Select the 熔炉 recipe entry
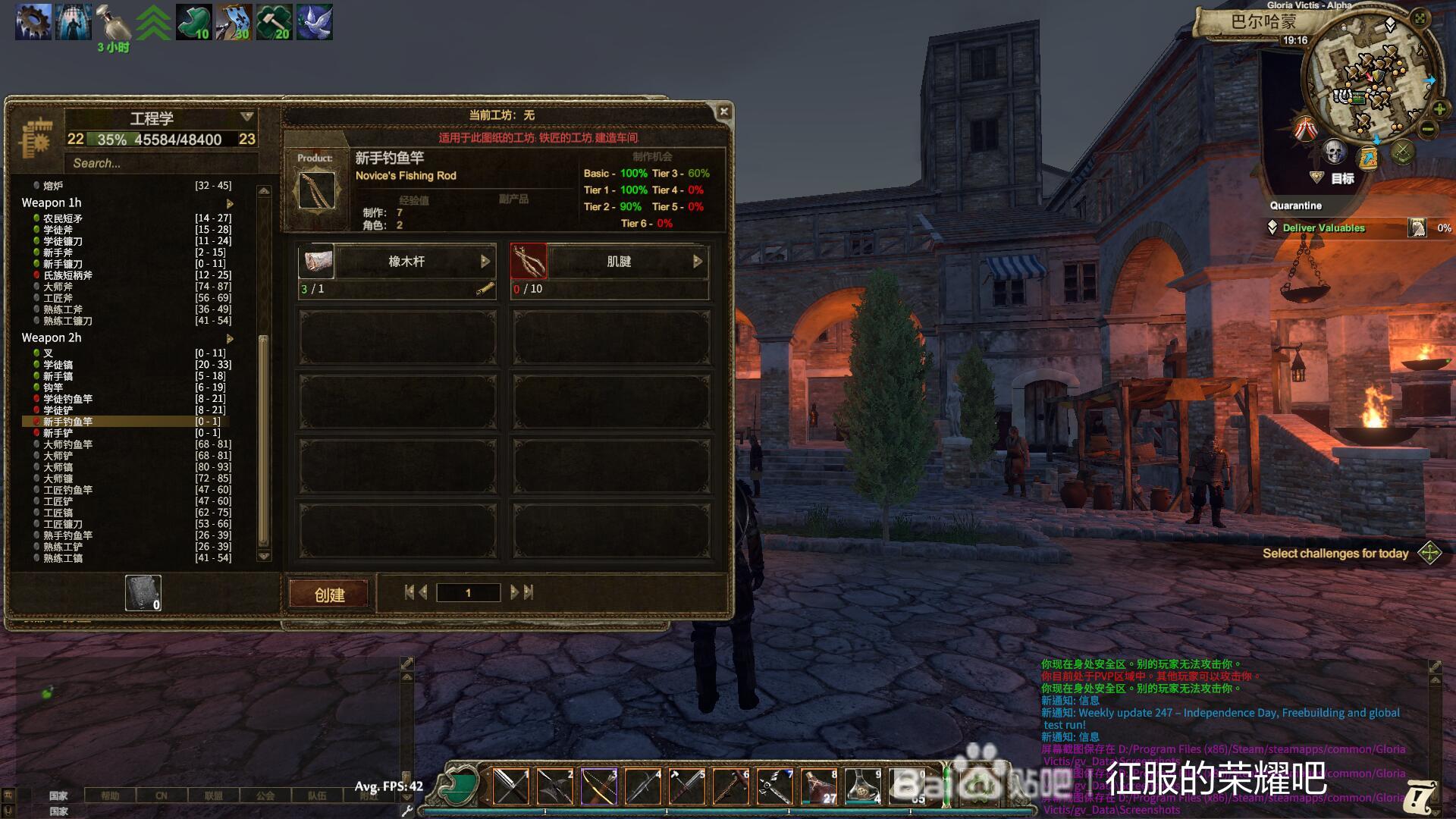This screenshot has height=819, width=1456. point(53,186)
